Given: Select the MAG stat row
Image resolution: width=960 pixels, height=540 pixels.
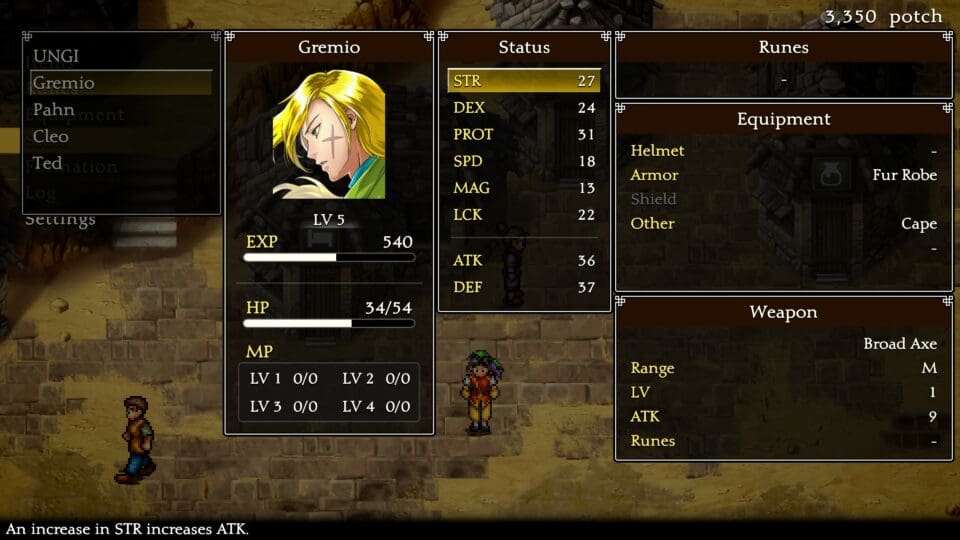Looking at the screenshot, I should (523, 188).
